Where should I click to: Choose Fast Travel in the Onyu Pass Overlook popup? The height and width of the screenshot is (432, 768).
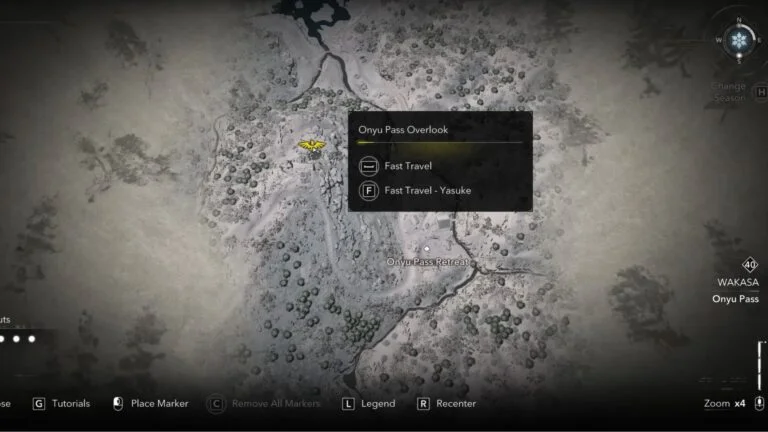408,166
